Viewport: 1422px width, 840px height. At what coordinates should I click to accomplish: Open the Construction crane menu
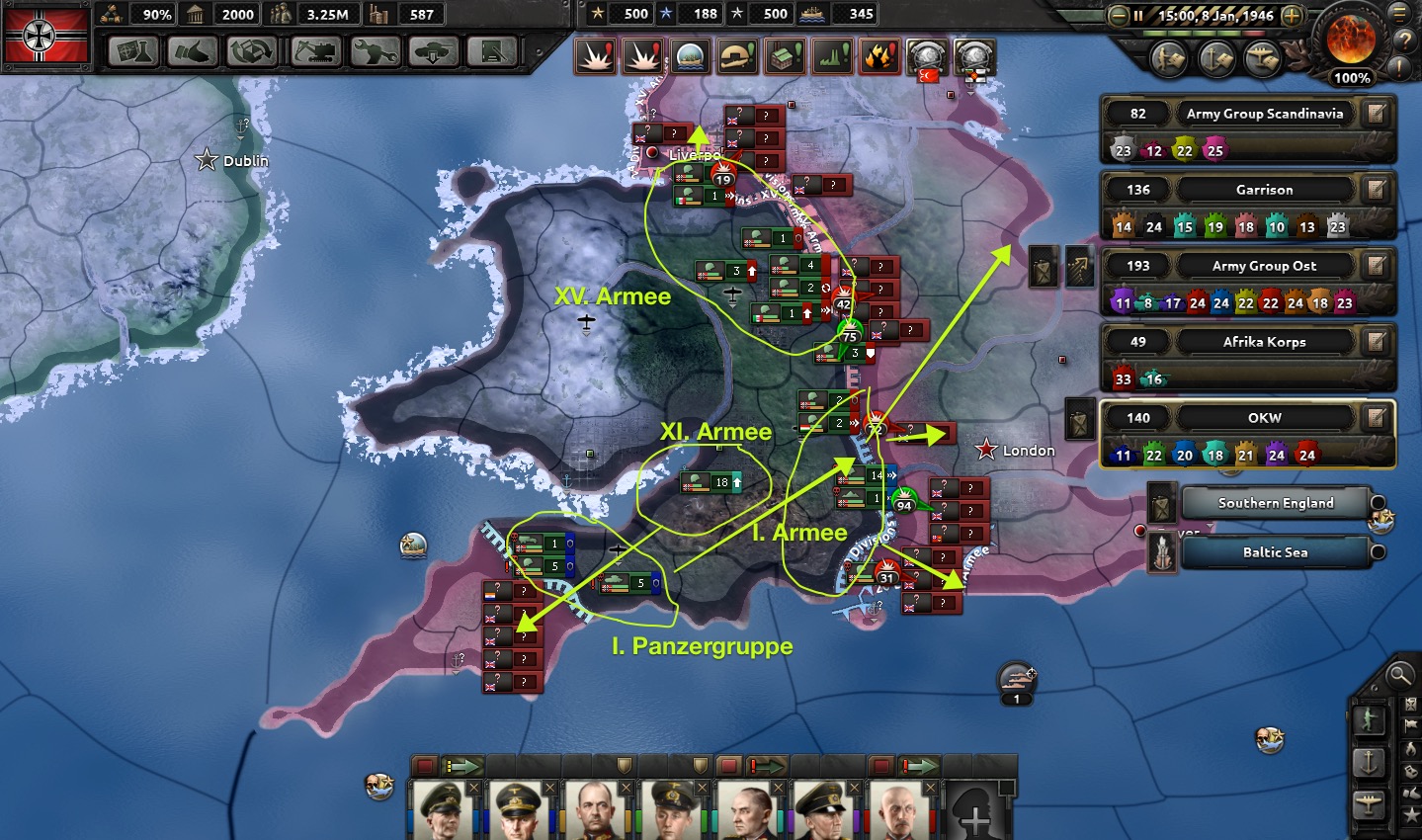pyautogui.click(x=315, y=51)
